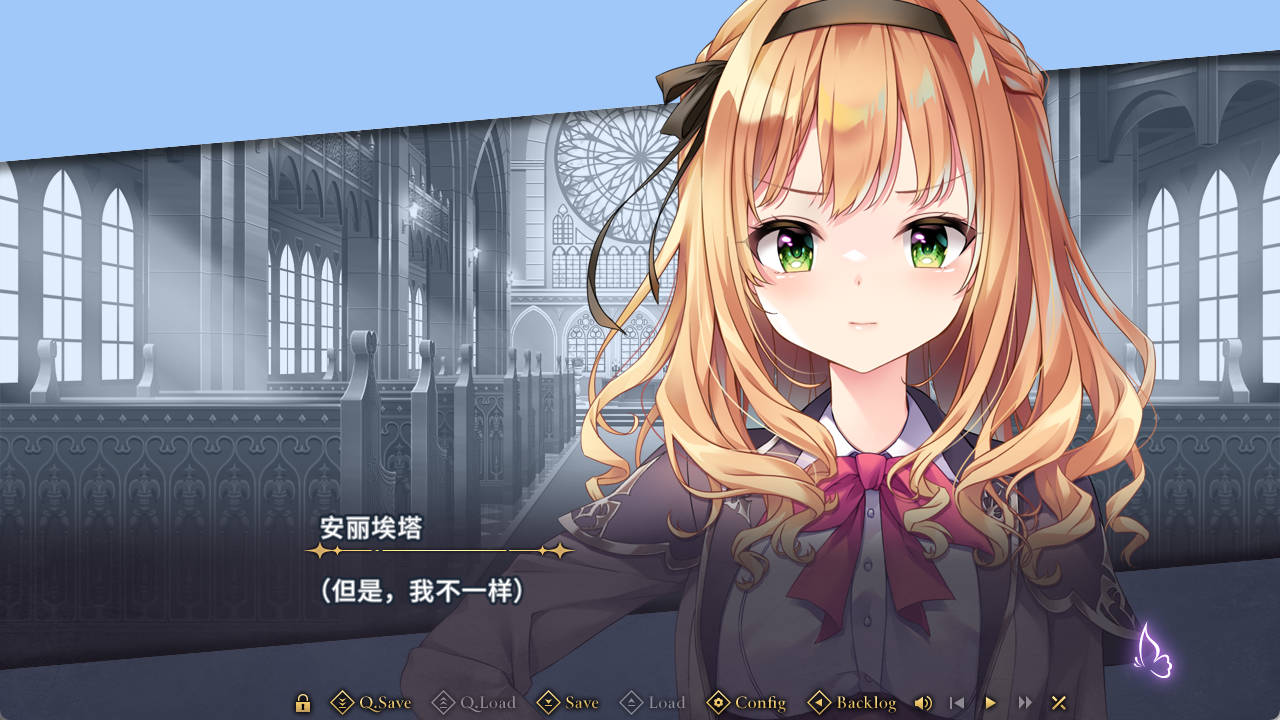This screenshot has height=720, width=1280.
Task: Select the Q.Save quicksave diamond icon
Action: pos(342,703)
